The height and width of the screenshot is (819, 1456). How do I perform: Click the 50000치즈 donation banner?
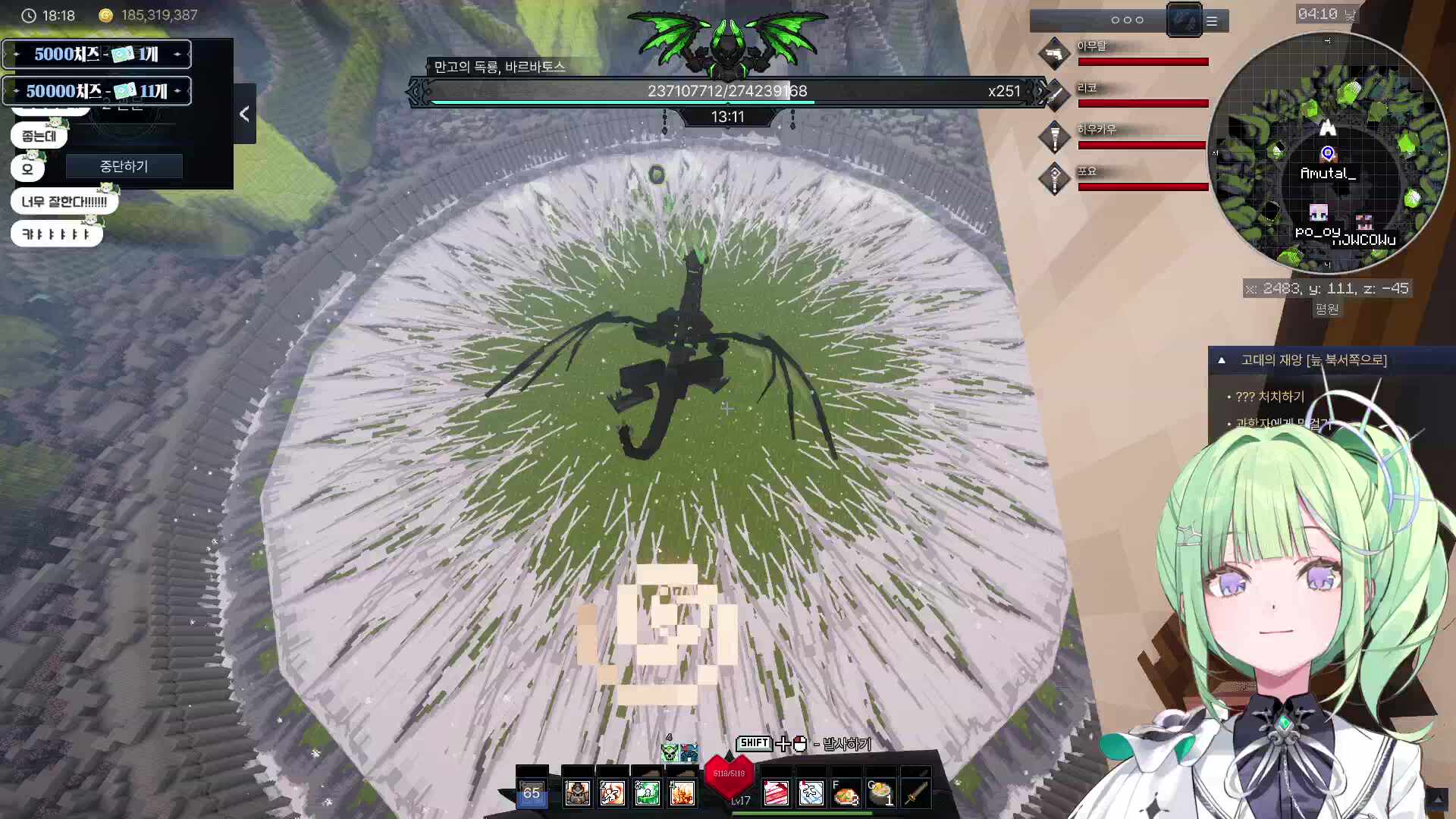click(x=97, y=91)
